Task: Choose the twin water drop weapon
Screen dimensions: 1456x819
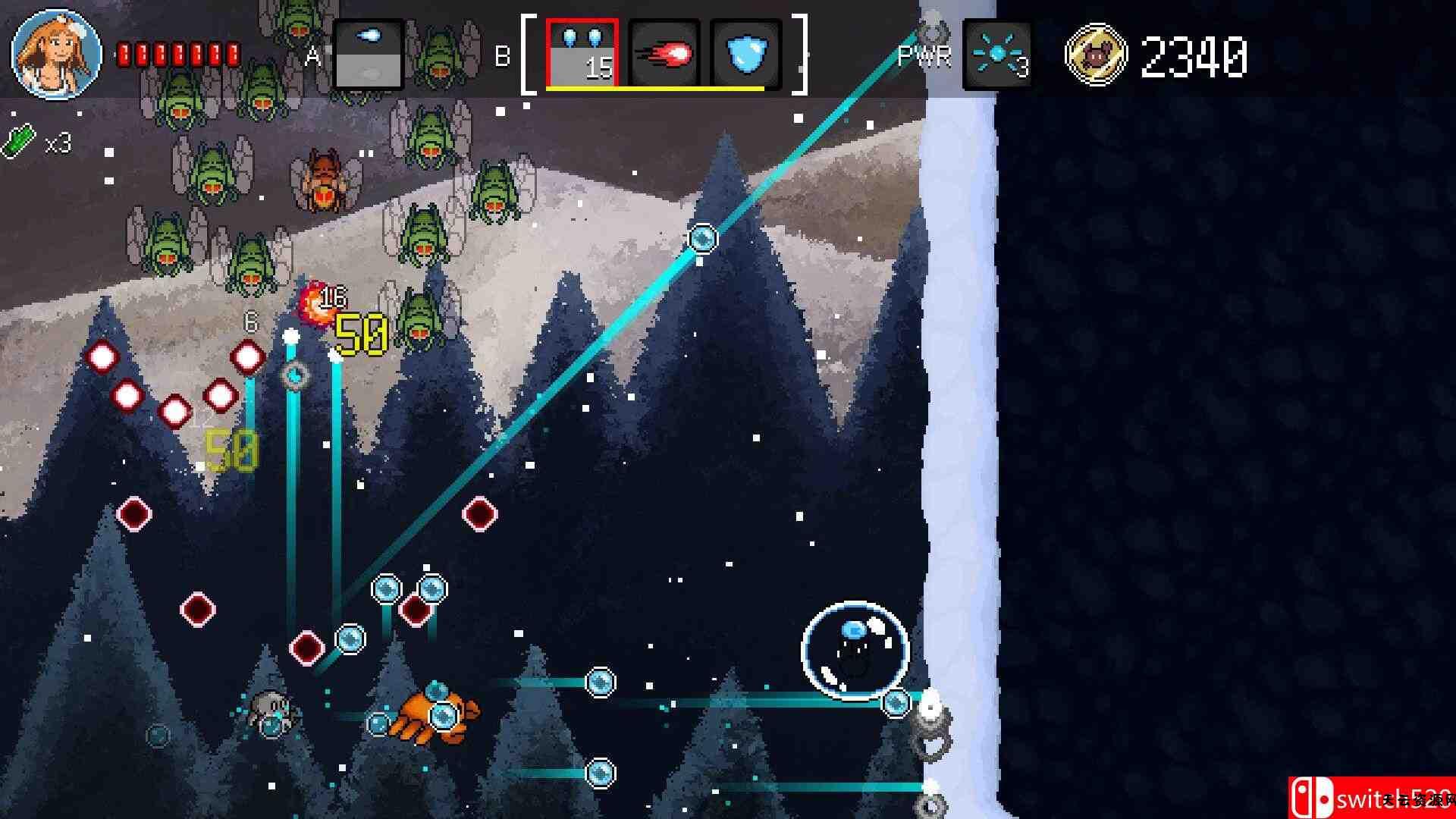Action: point(582,53)
